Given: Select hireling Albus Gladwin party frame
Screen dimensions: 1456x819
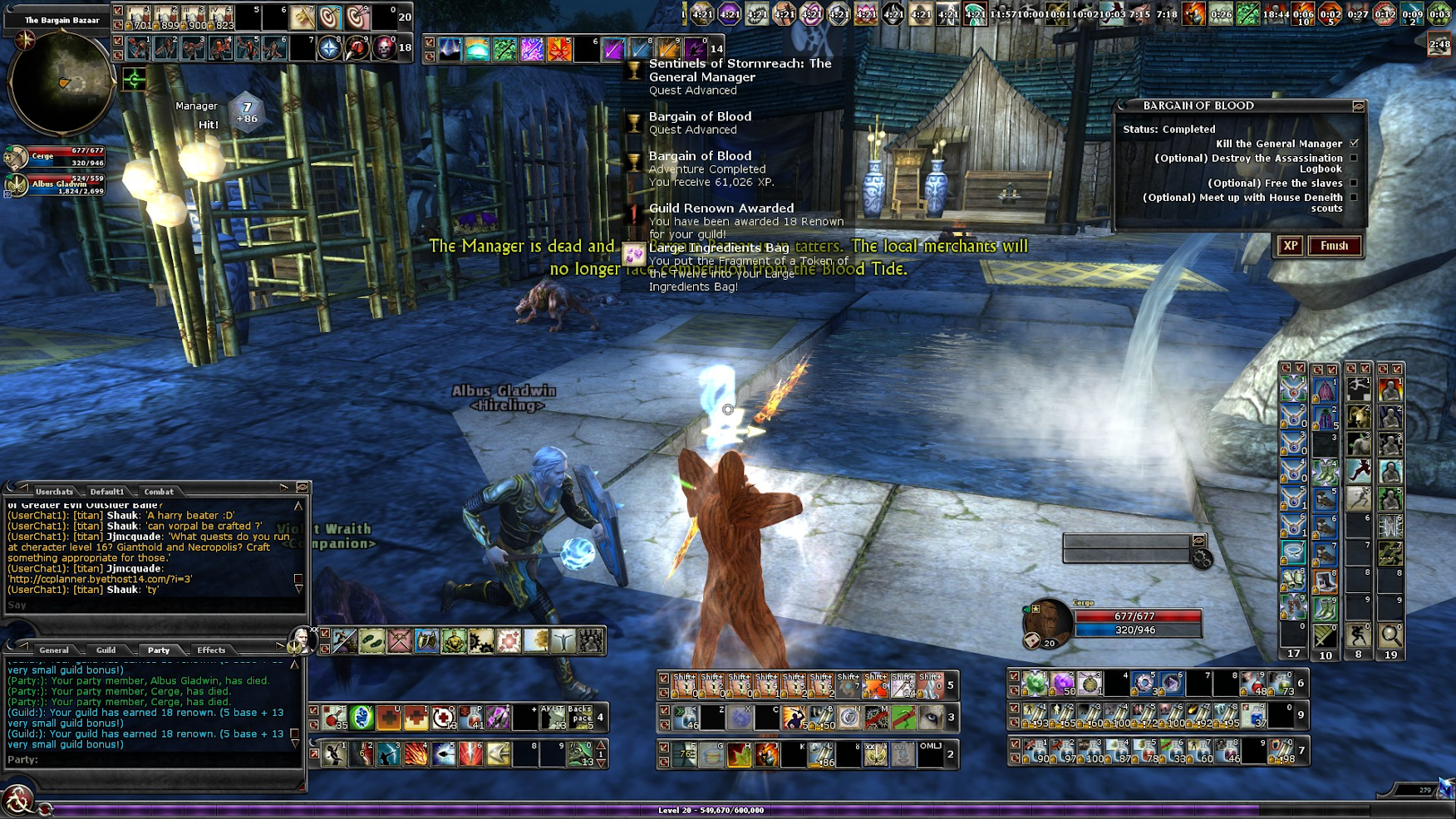Looking at the screenshot, I should coord(58,185).
